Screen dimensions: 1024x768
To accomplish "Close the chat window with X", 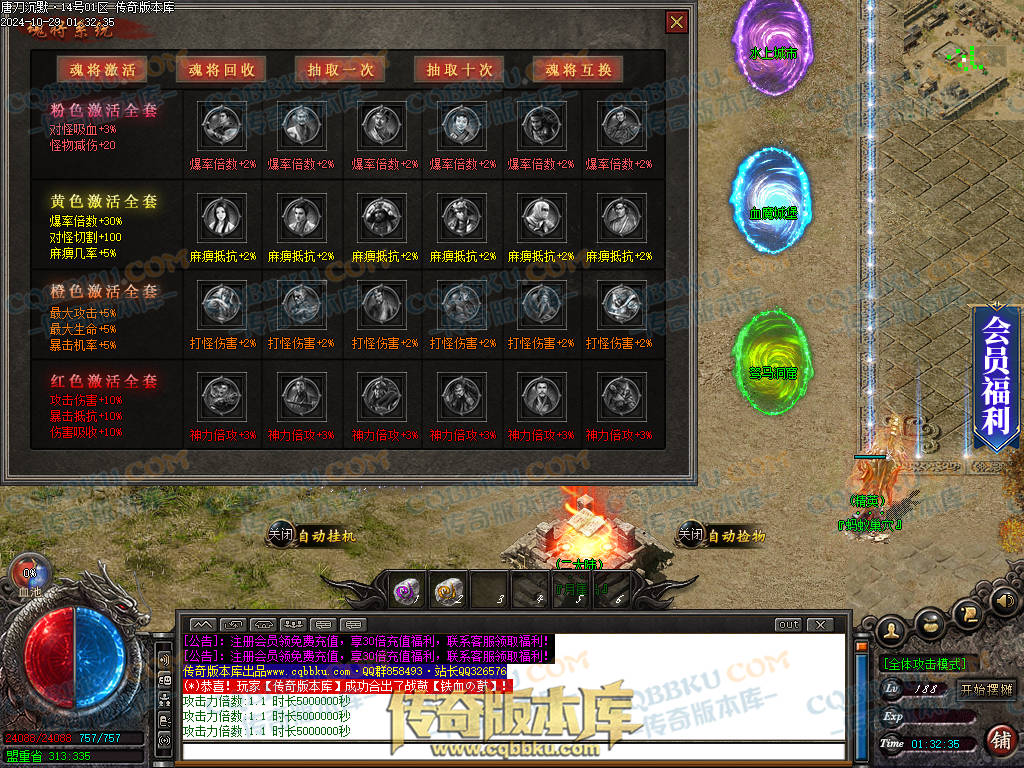I will [x=820, y=625].
